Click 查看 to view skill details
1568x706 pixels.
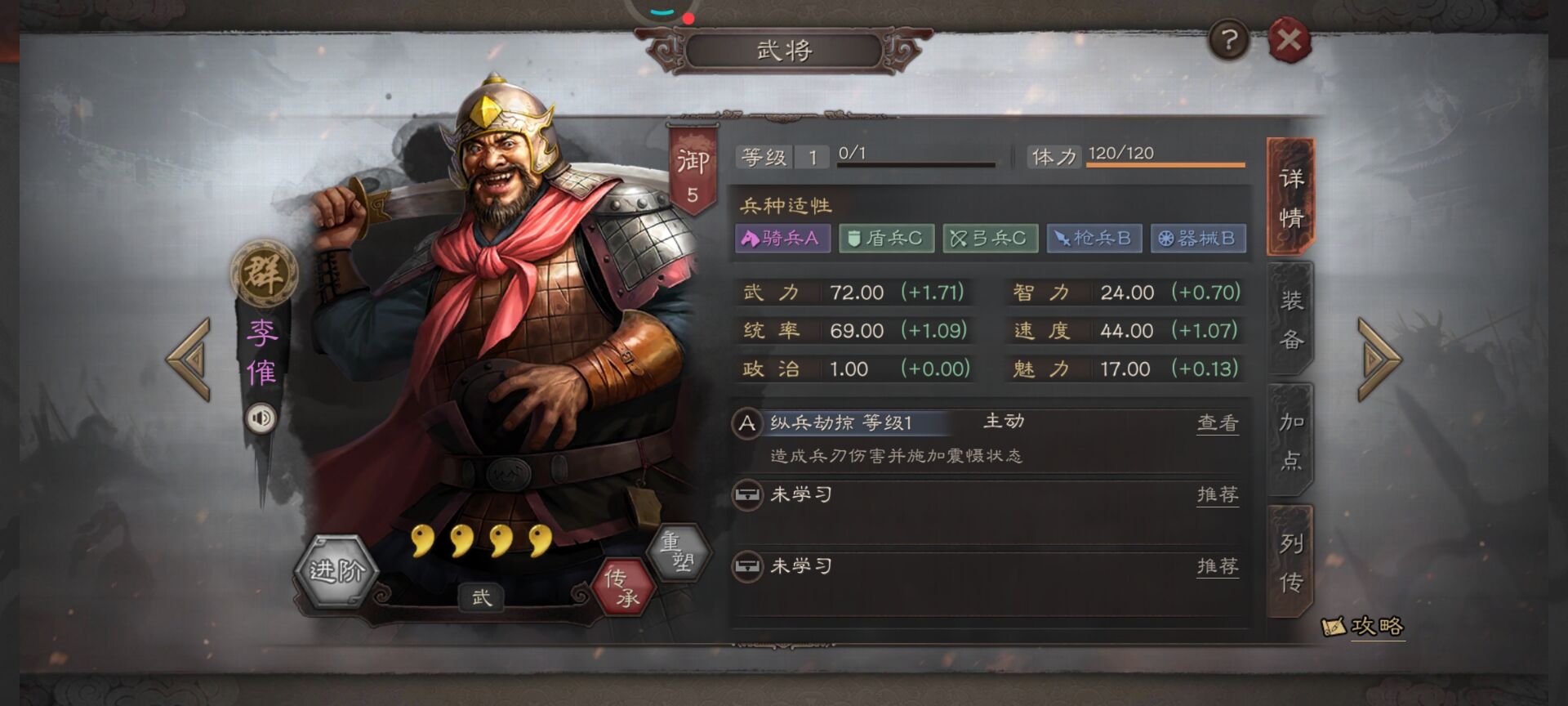[1218, 422]
